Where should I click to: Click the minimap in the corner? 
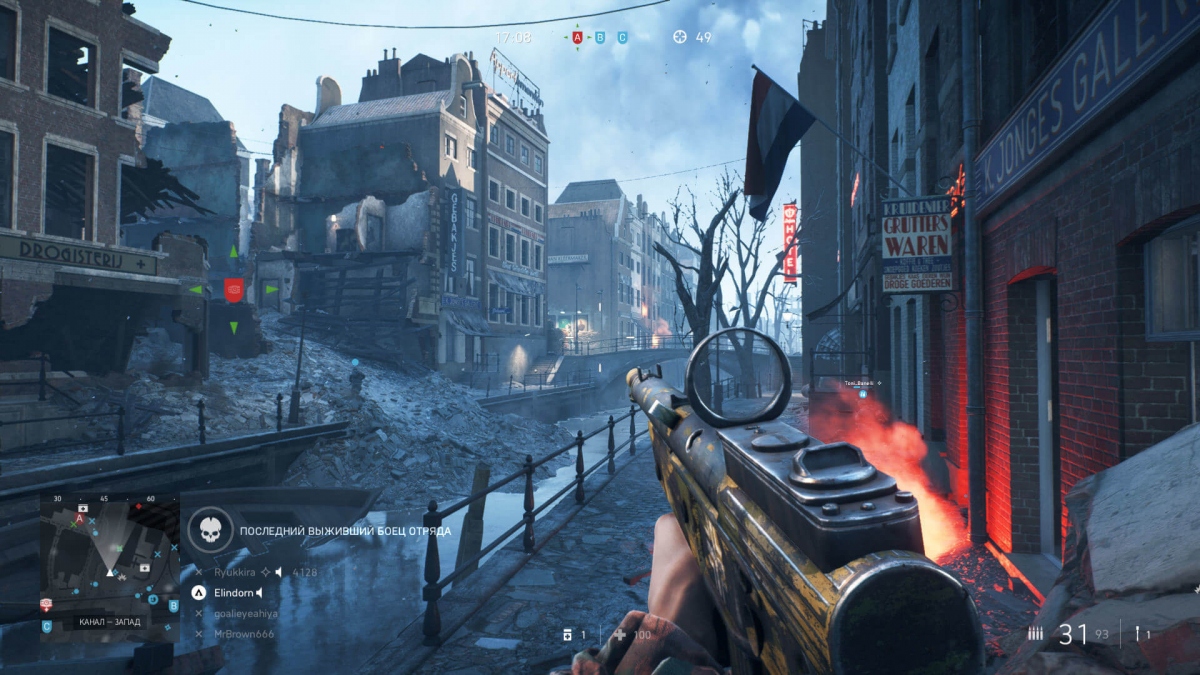point(110,567)
